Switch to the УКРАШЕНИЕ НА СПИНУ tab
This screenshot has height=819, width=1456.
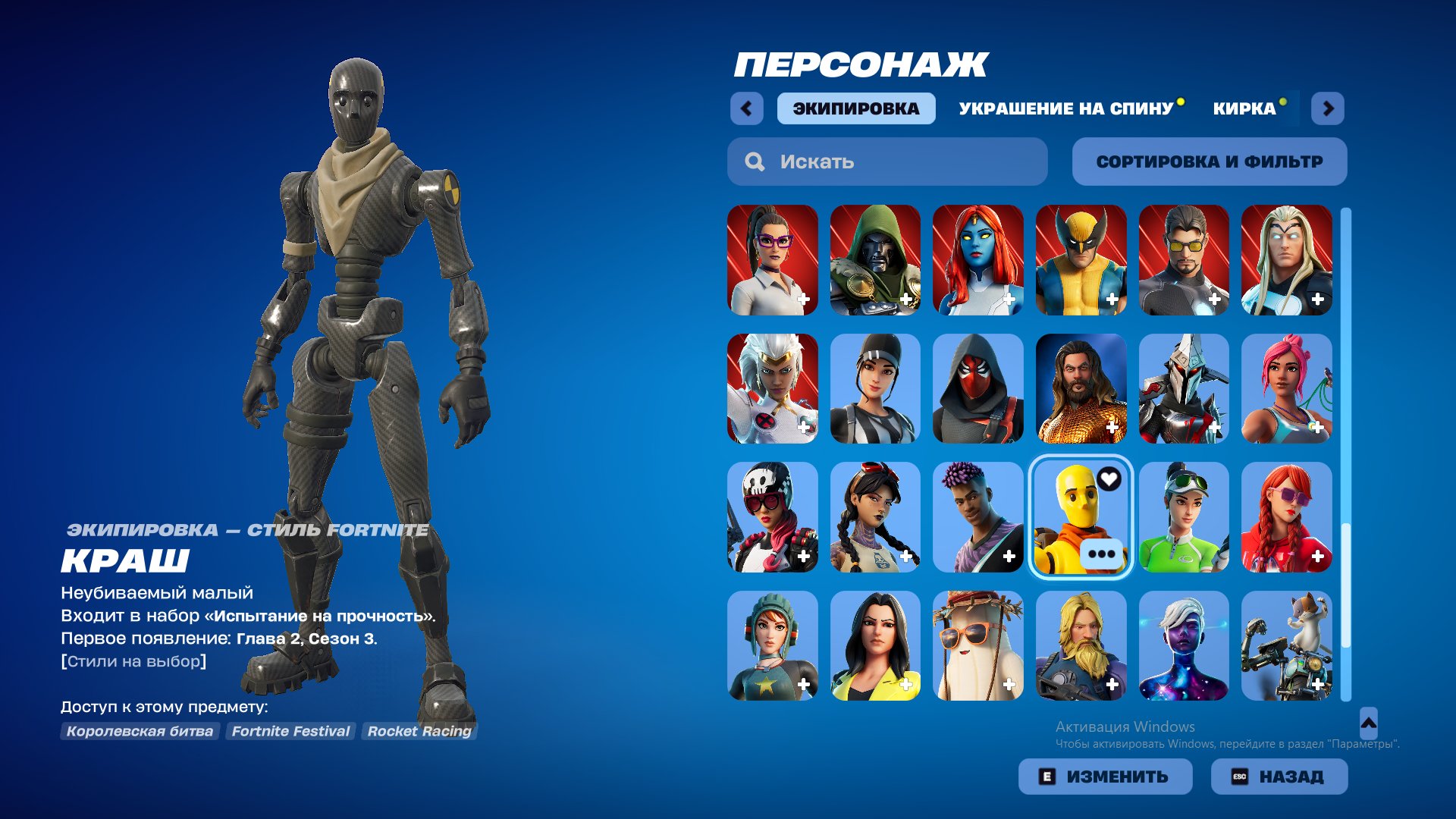pyautogui.click(x=1064, y=108)
